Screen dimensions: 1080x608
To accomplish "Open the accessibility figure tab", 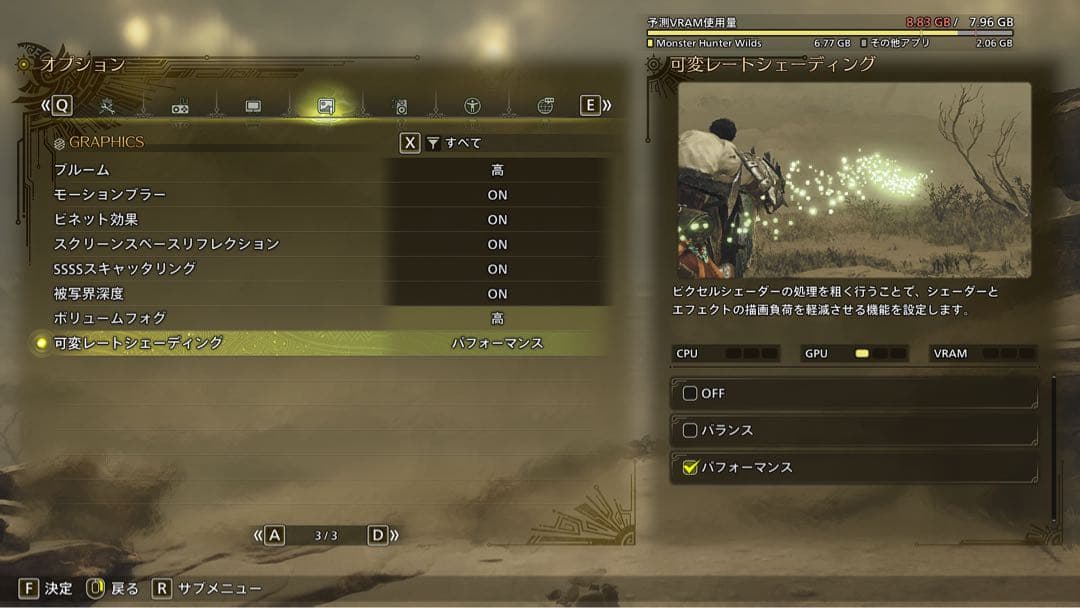I will click(472, 106).
